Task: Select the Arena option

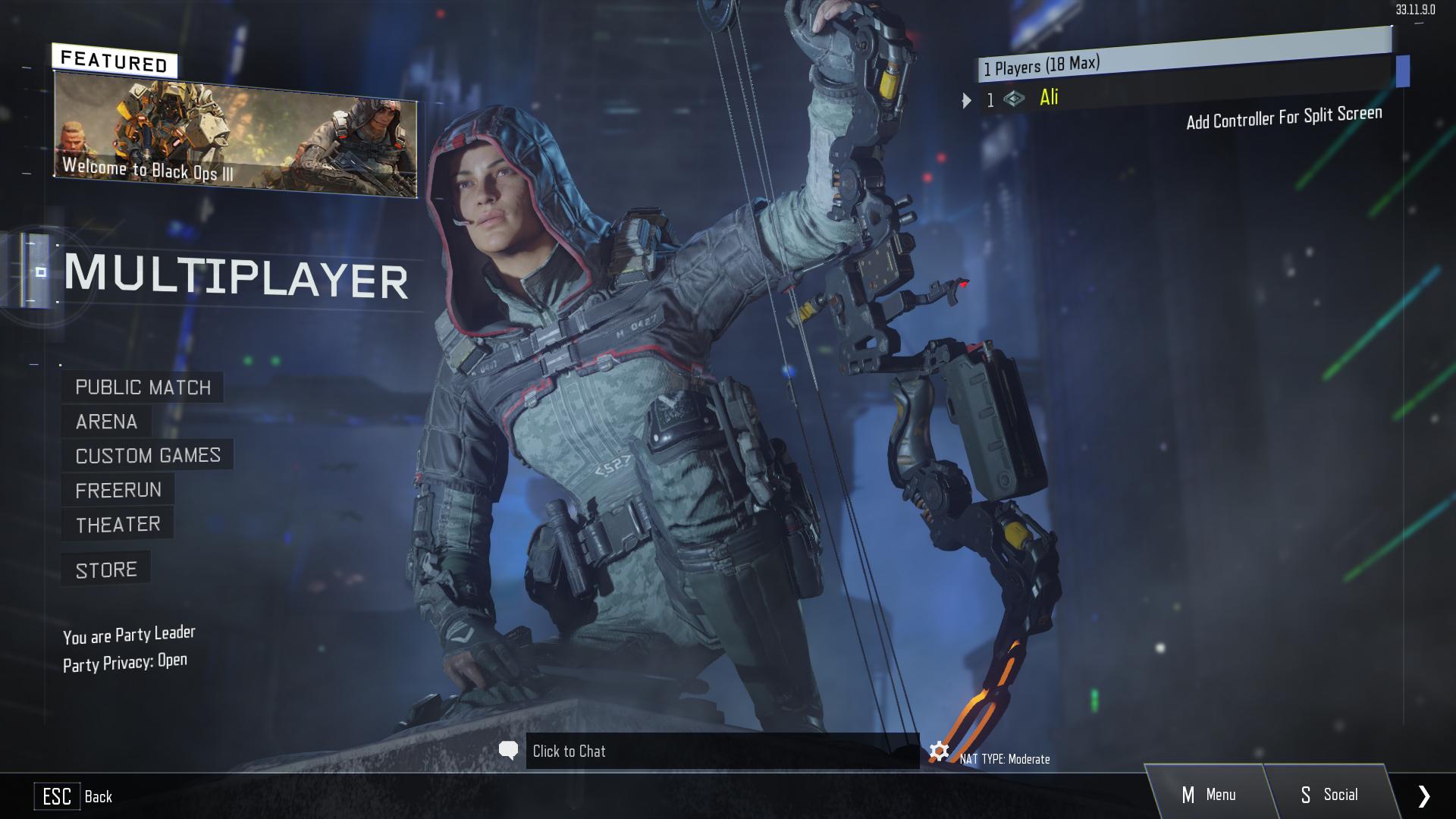Action: (106, 422)
